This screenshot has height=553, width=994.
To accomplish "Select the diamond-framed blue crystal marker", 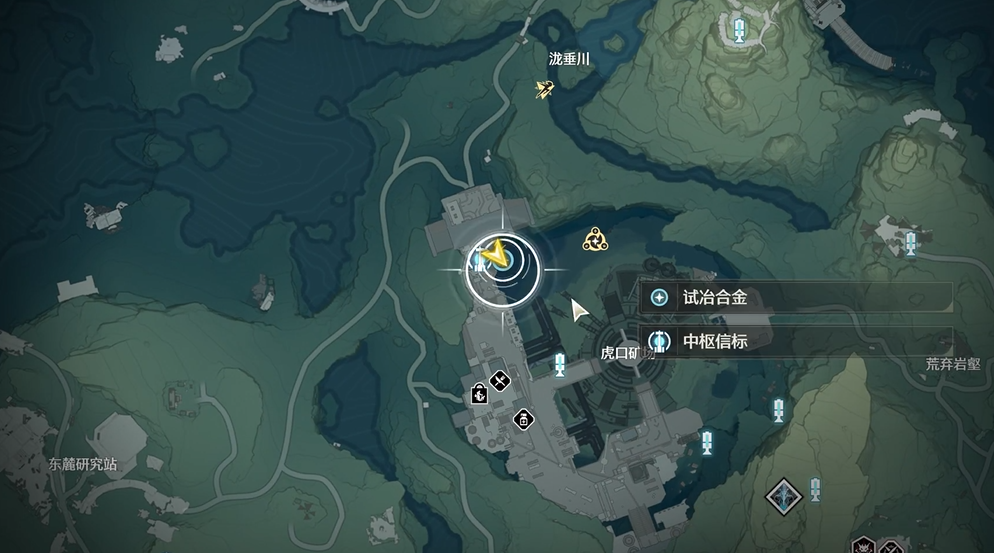I will coord(782,494).
